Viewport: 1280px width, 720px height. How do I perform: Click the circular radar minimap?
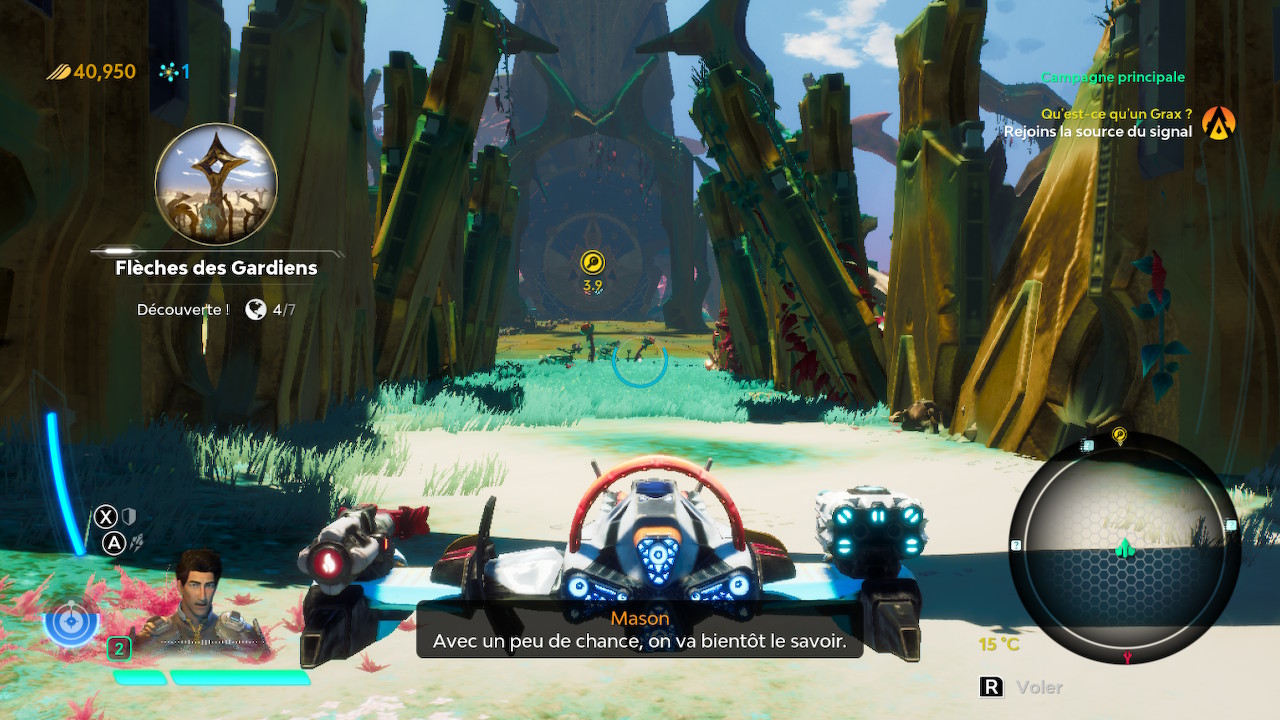click(x=1124, y=547)
